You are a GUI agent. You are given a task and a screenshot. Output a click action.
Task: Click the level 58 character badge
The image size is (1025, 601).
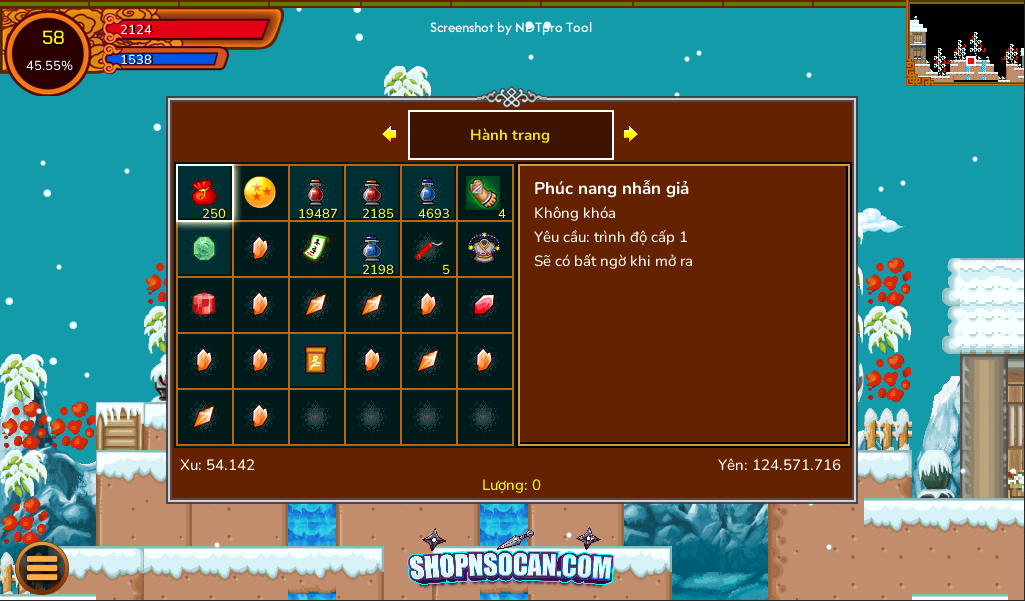pyautogui.click(x=50, y=50)
